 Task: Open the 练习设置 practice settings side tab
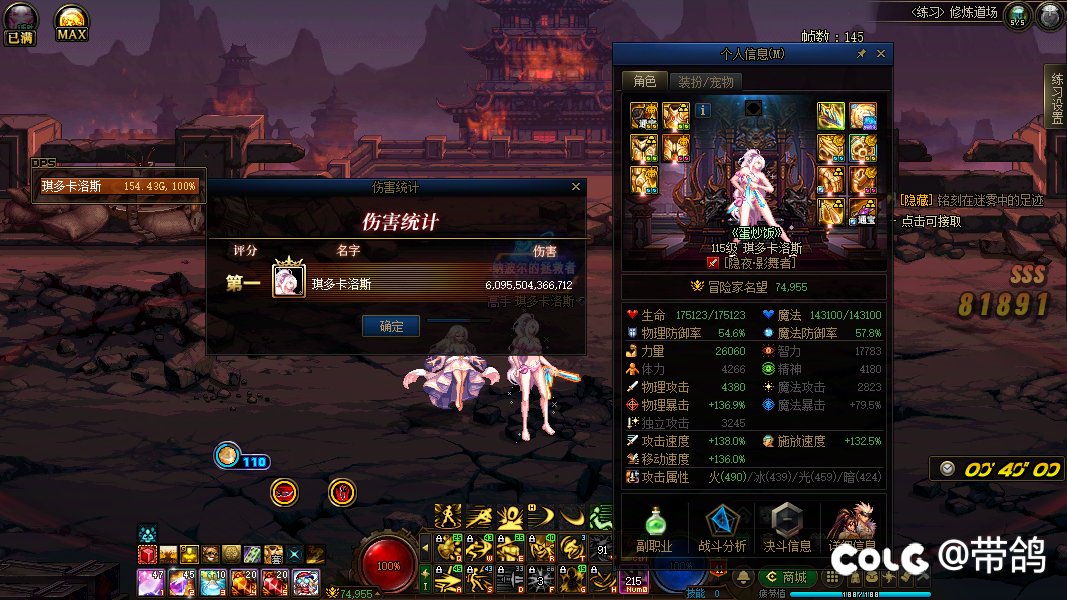pos(1056,98)
